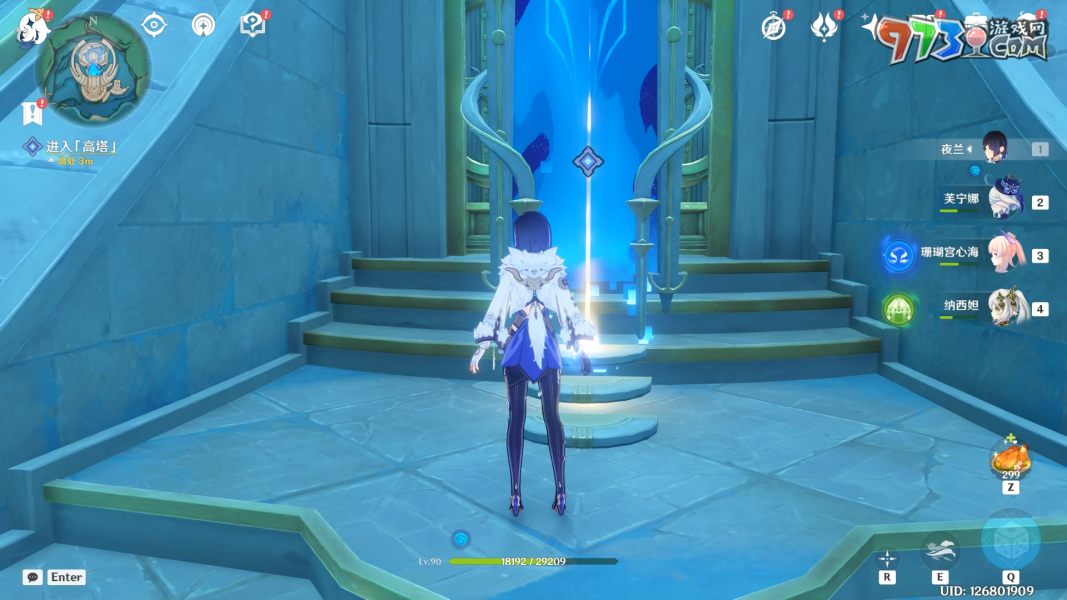
Task: Open the winged emblem icon at top right
Action: click(823, 27)
